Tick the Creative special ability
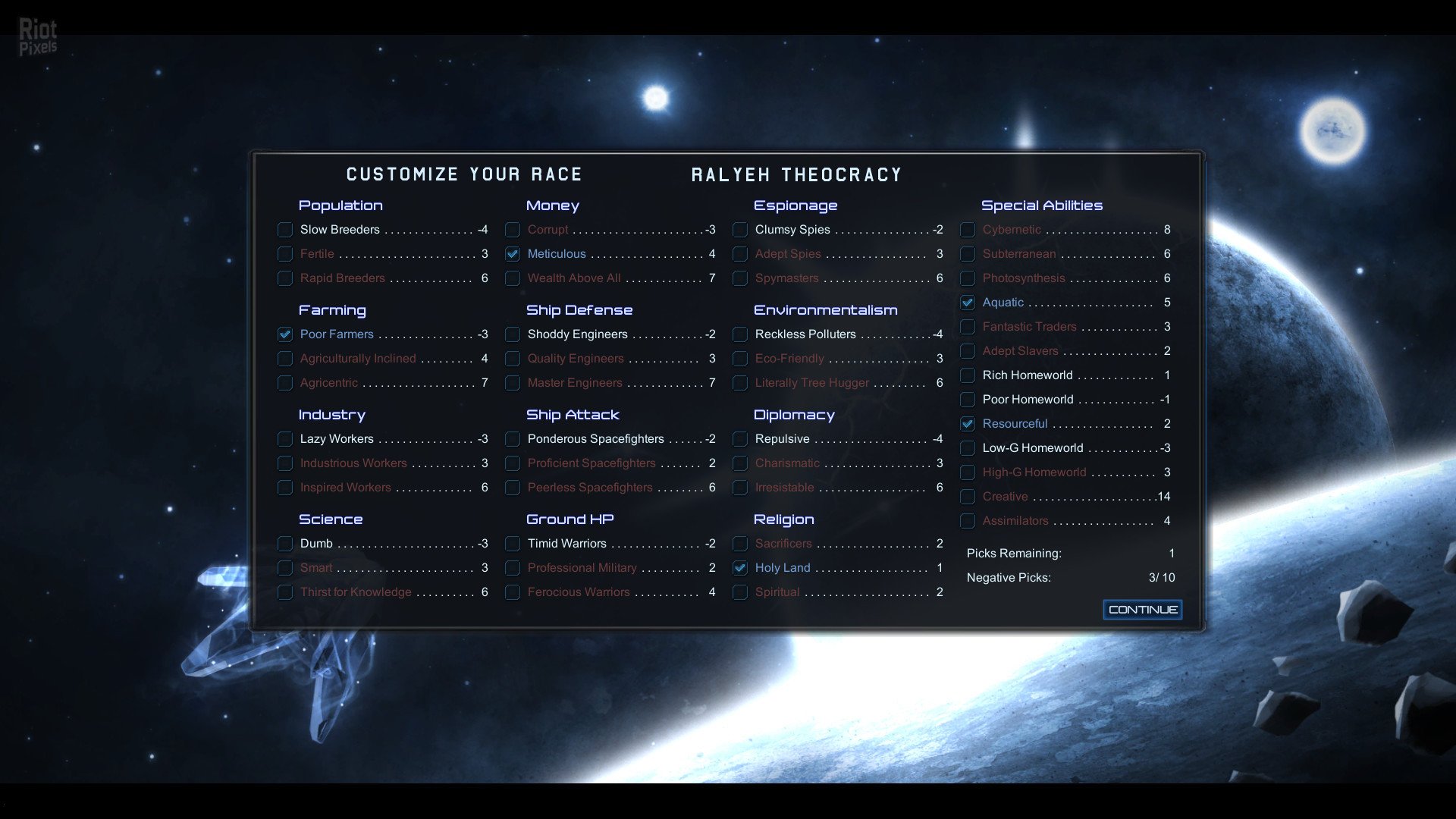Screen dimensions: 1456x819 968,497
